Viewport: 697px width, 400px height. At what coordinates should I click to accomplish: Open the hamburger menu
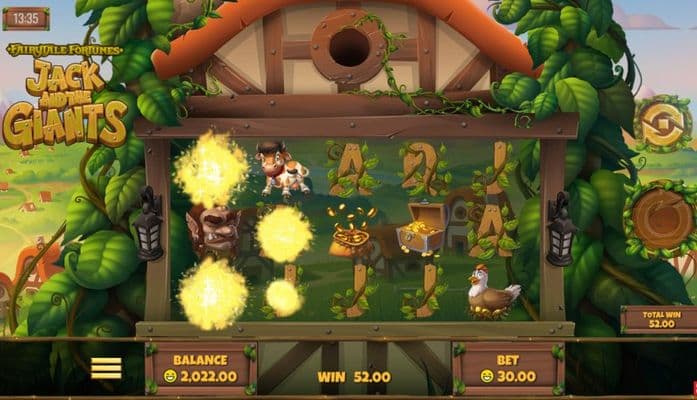coord(106,368)
